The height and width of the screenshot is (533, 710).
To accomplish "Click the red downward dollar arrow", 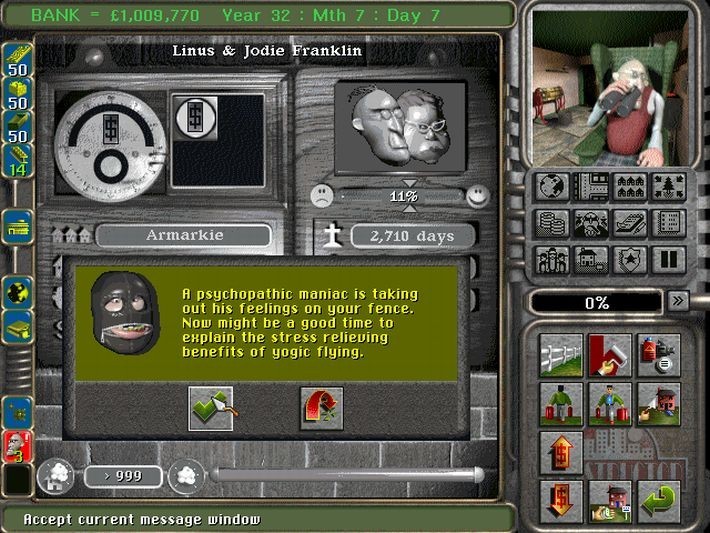I will [560, 497].
